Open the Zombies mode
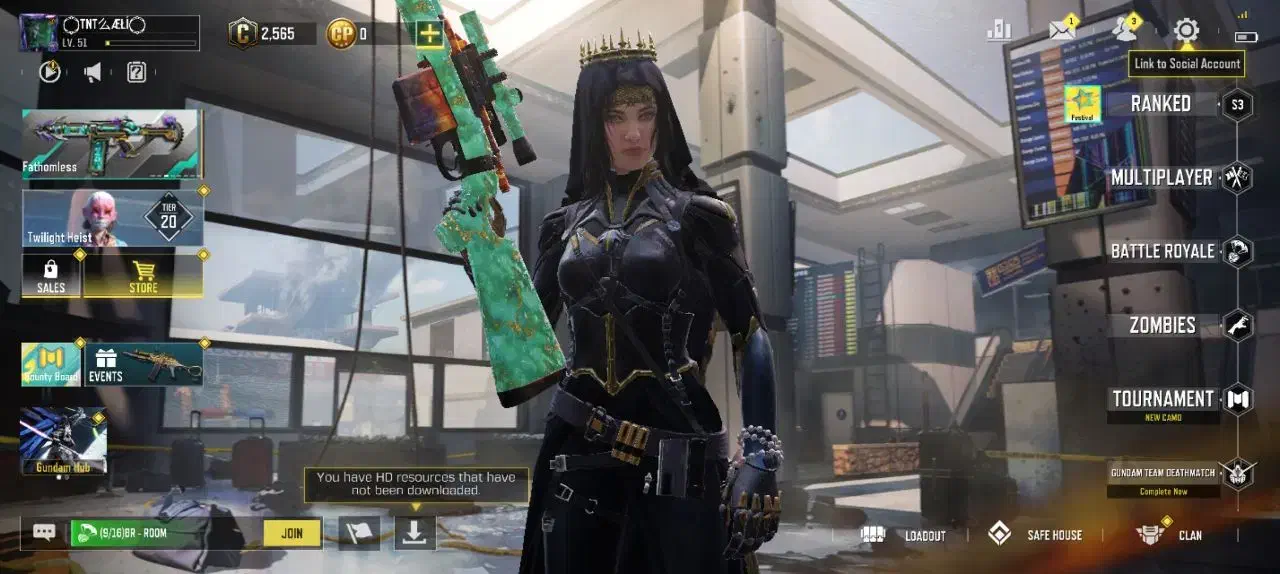 click(1163, 325)
